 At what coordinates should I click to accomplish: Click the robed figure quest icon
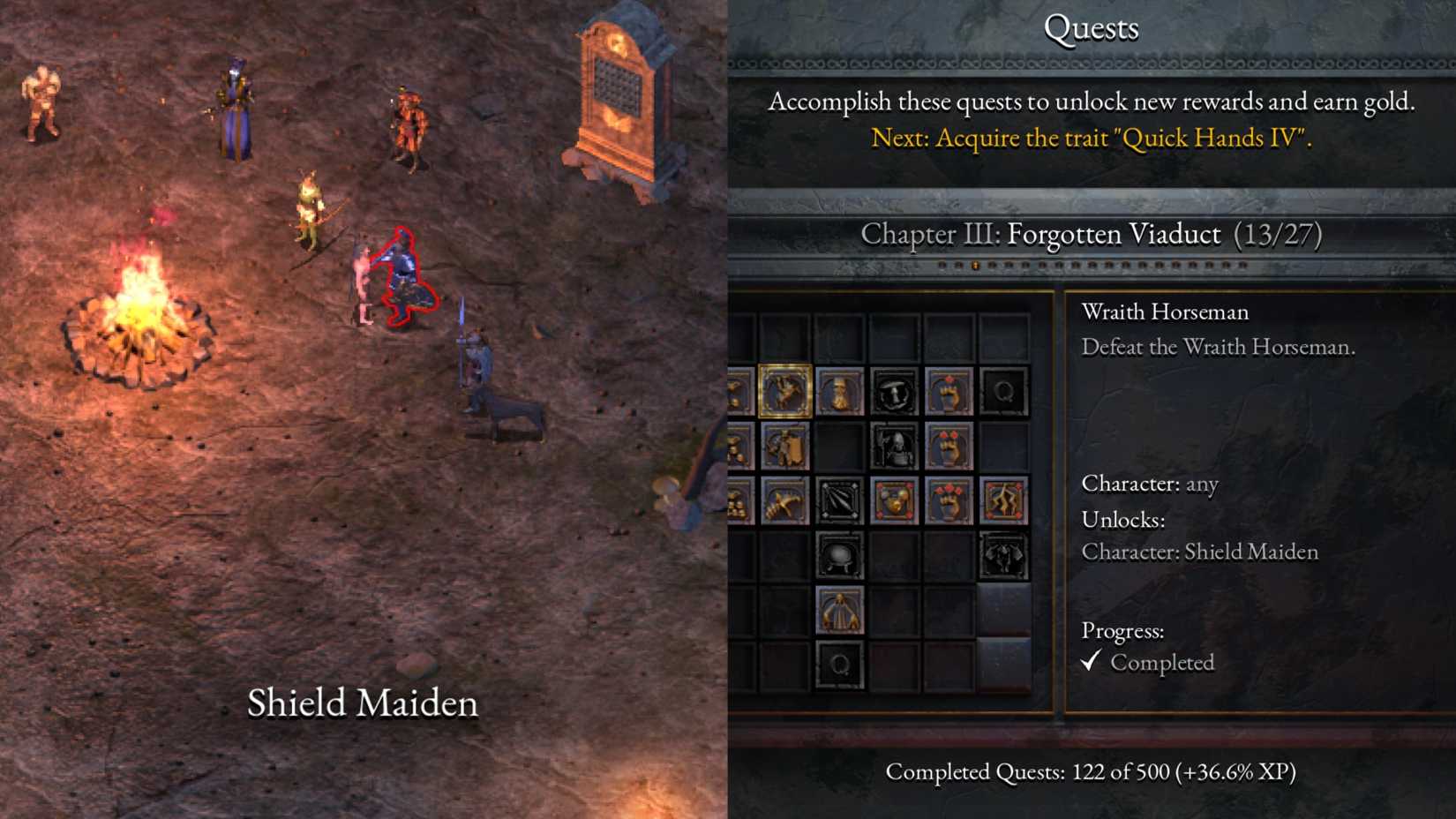coord(840,609)
